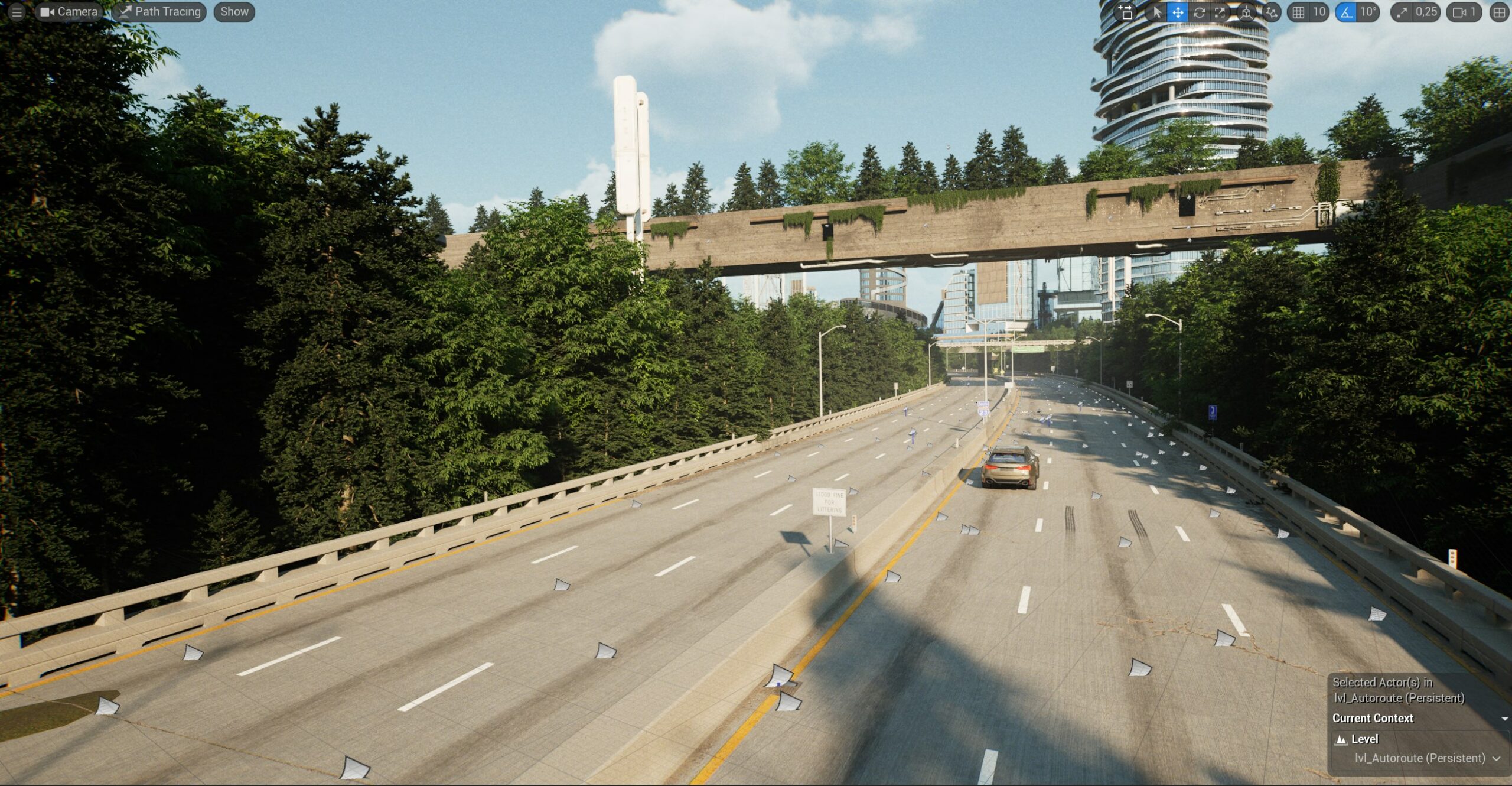Choose the translate move tool
The image size is (1512, 786).
pos(1178,12)
